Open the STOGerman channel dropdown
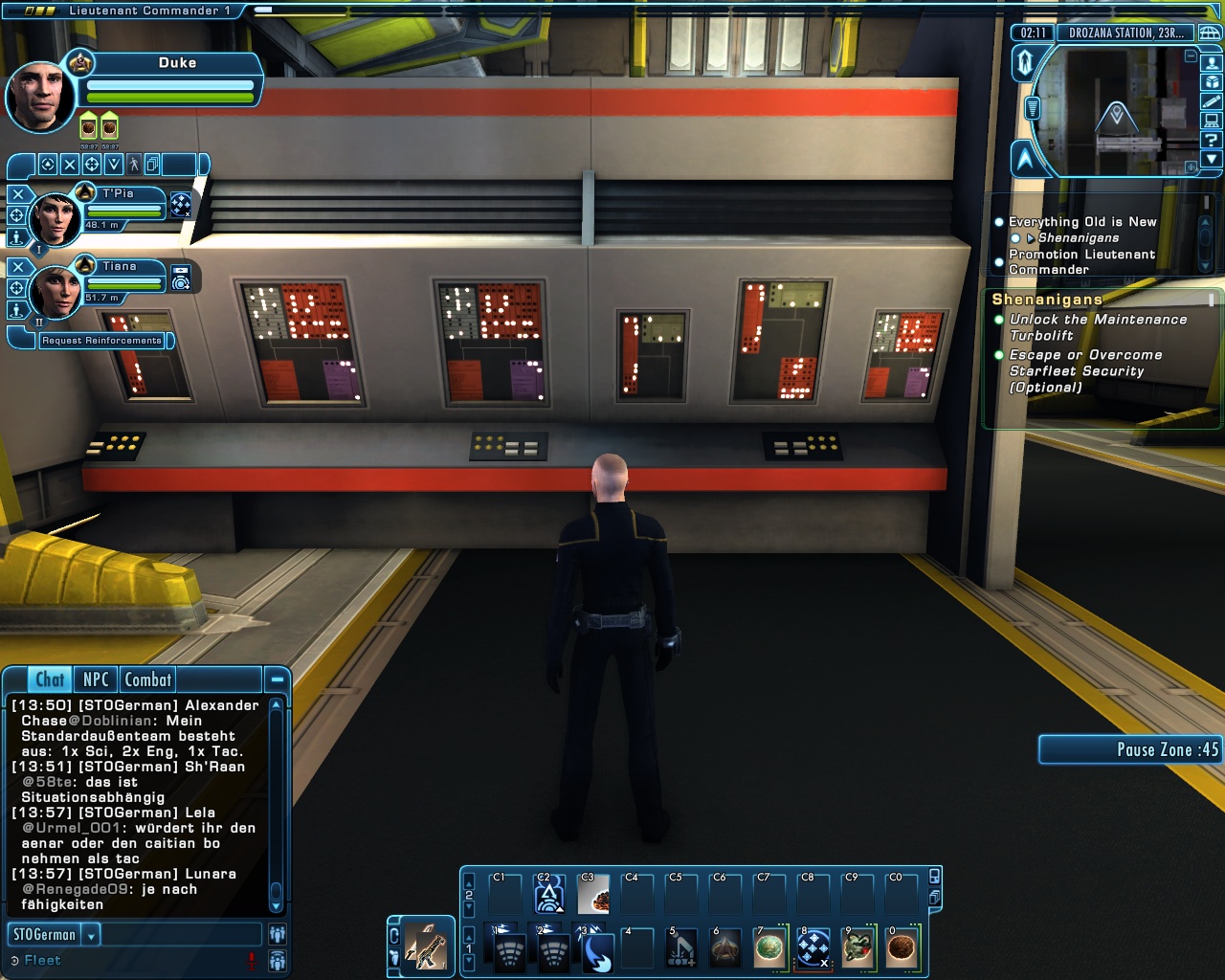 pyautogui.click(x=92, y=935)
